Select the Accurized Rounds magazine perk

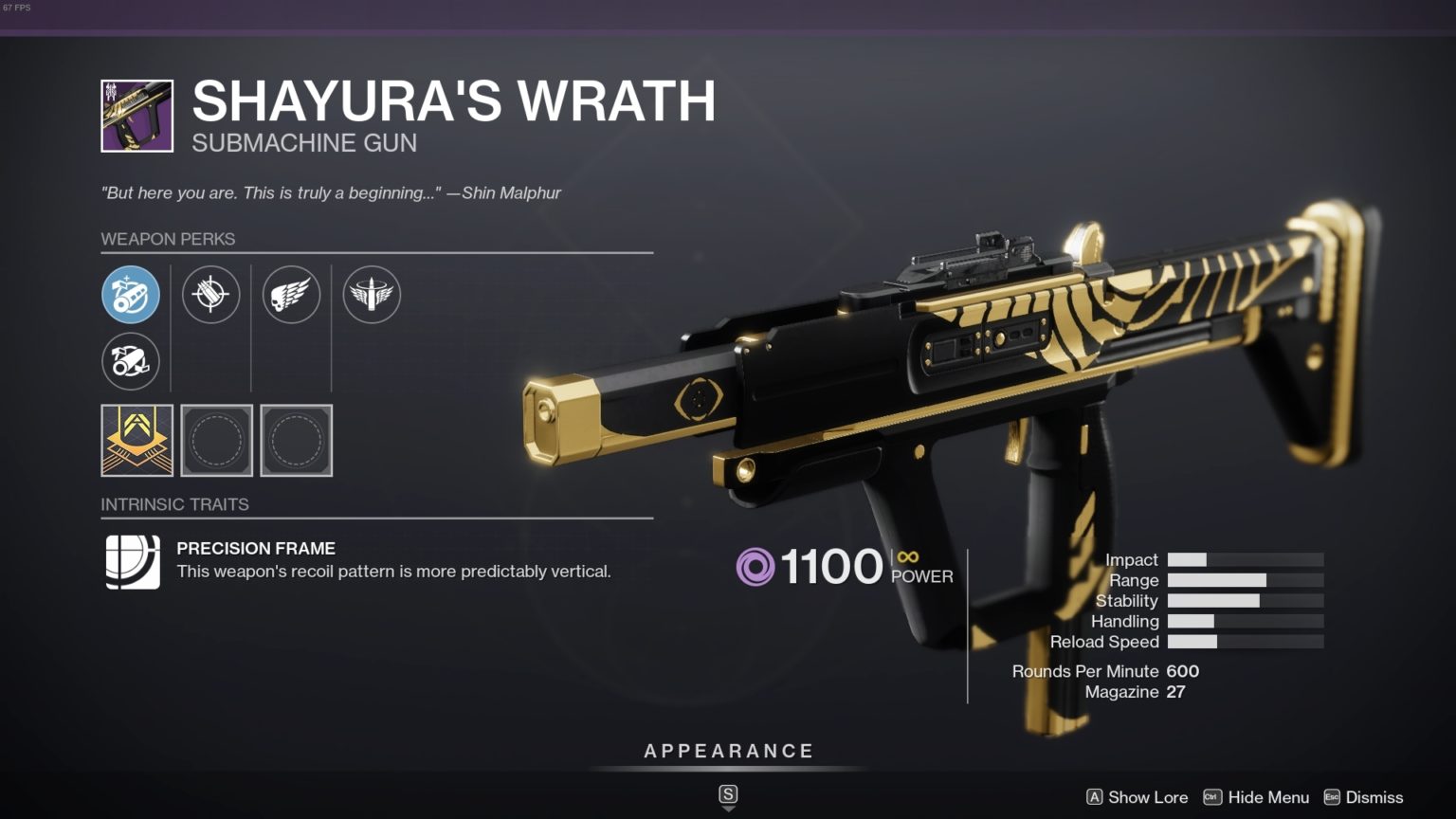point(211,295)
